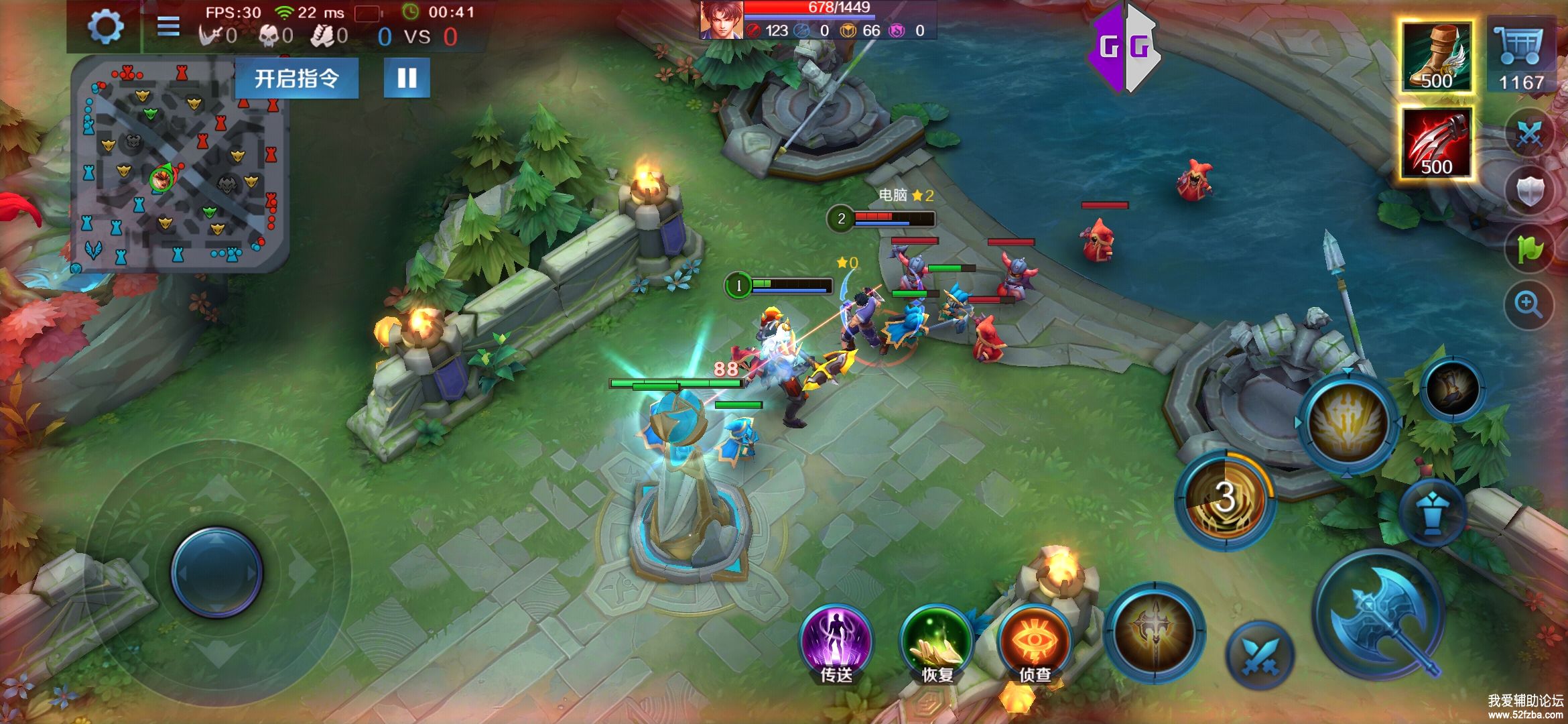The width and height of the screenshot is (1568, 724).
Task: Click the 开启指令 command button
Action: (x=296, y=78)
